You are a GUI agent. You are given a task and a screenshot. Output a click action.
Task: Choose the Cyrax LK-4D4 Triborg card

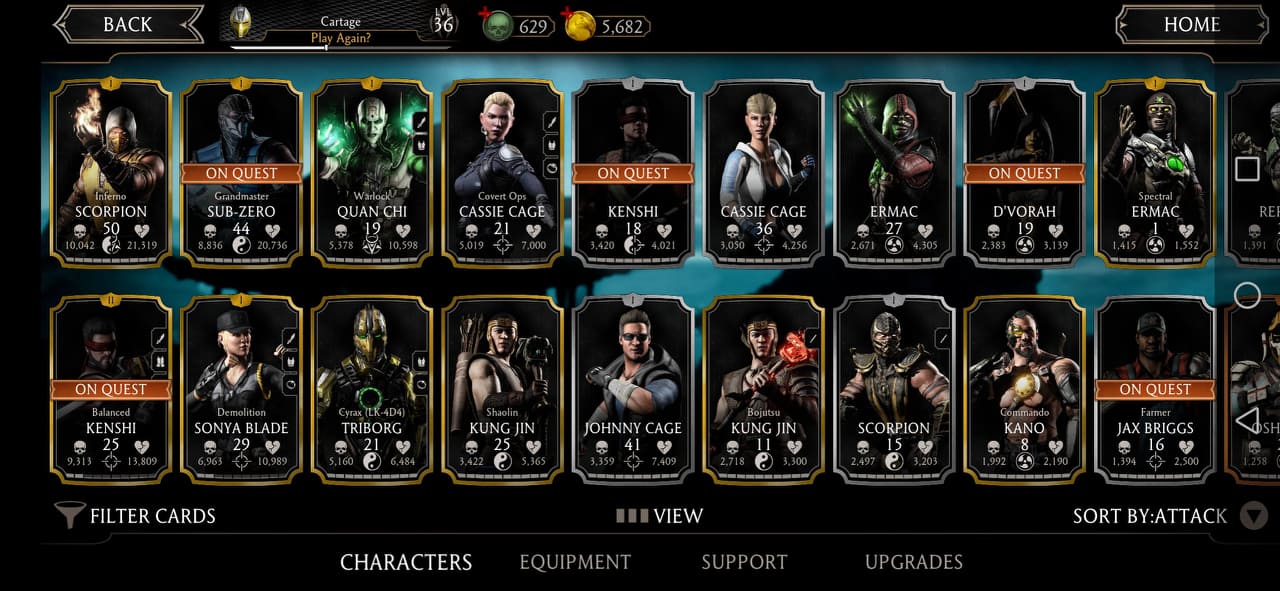[371, 388]
